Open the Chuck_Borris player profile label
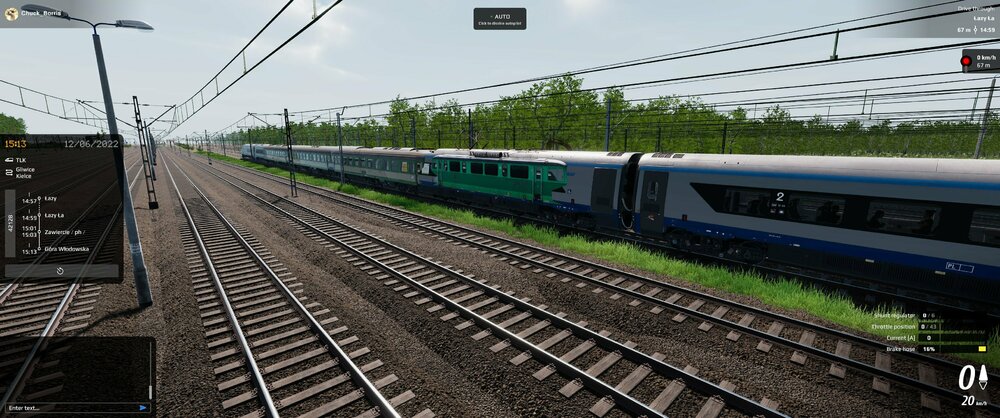The image size is (1000, 418). point(37,14)
